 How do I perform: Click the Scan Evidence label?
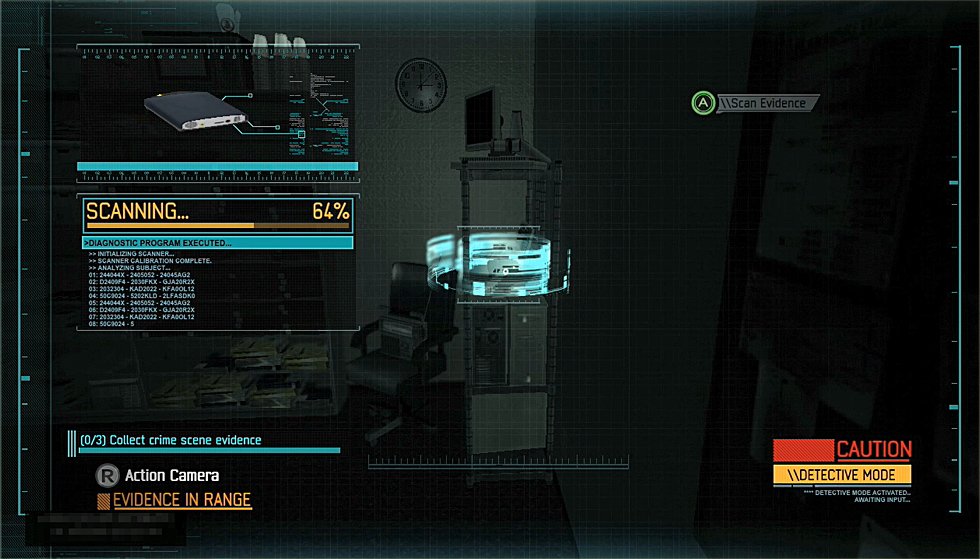[x=767, y=102]
